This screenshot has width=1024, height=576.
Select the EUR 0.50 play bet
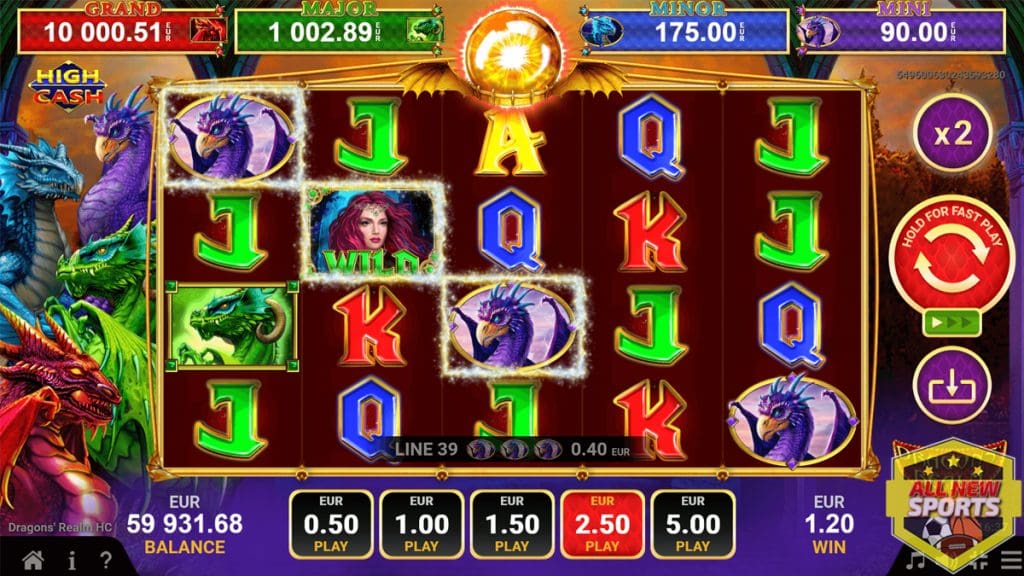point(332,524)
